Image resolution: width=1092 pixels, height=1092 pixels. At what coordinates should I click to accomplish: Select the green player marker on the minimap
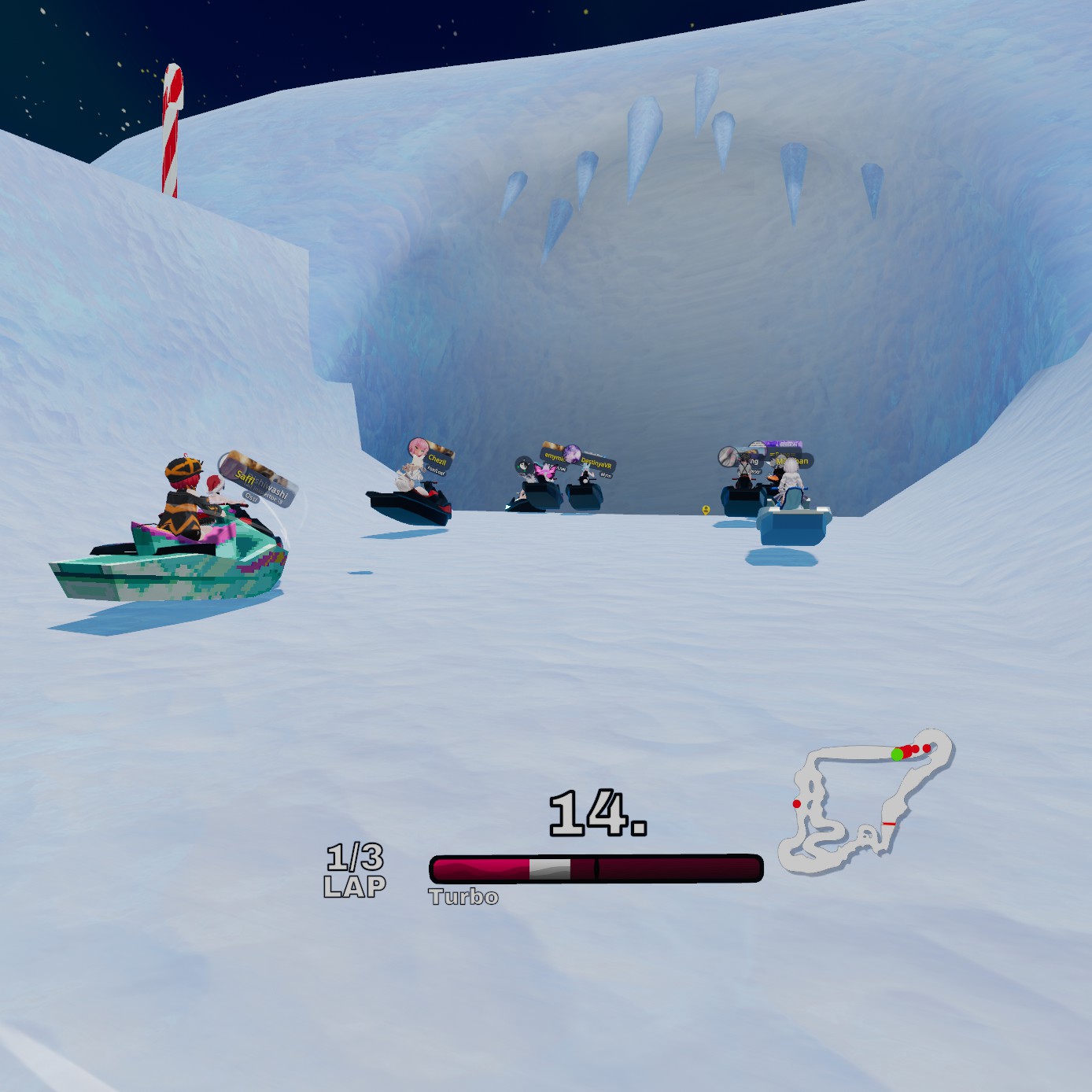coord(897,754)
